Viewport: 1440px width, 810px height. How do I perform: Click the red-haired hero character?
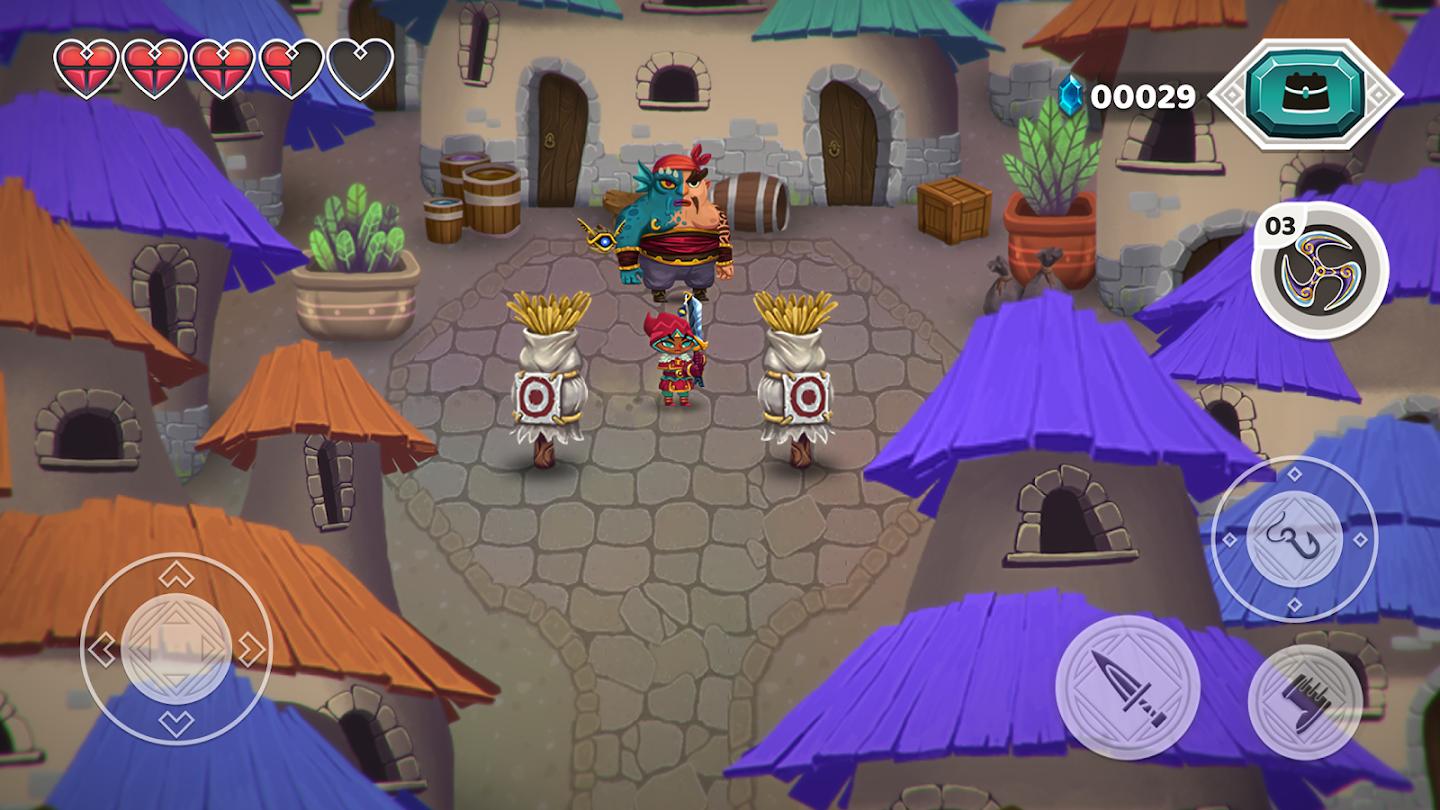point(678,355)
